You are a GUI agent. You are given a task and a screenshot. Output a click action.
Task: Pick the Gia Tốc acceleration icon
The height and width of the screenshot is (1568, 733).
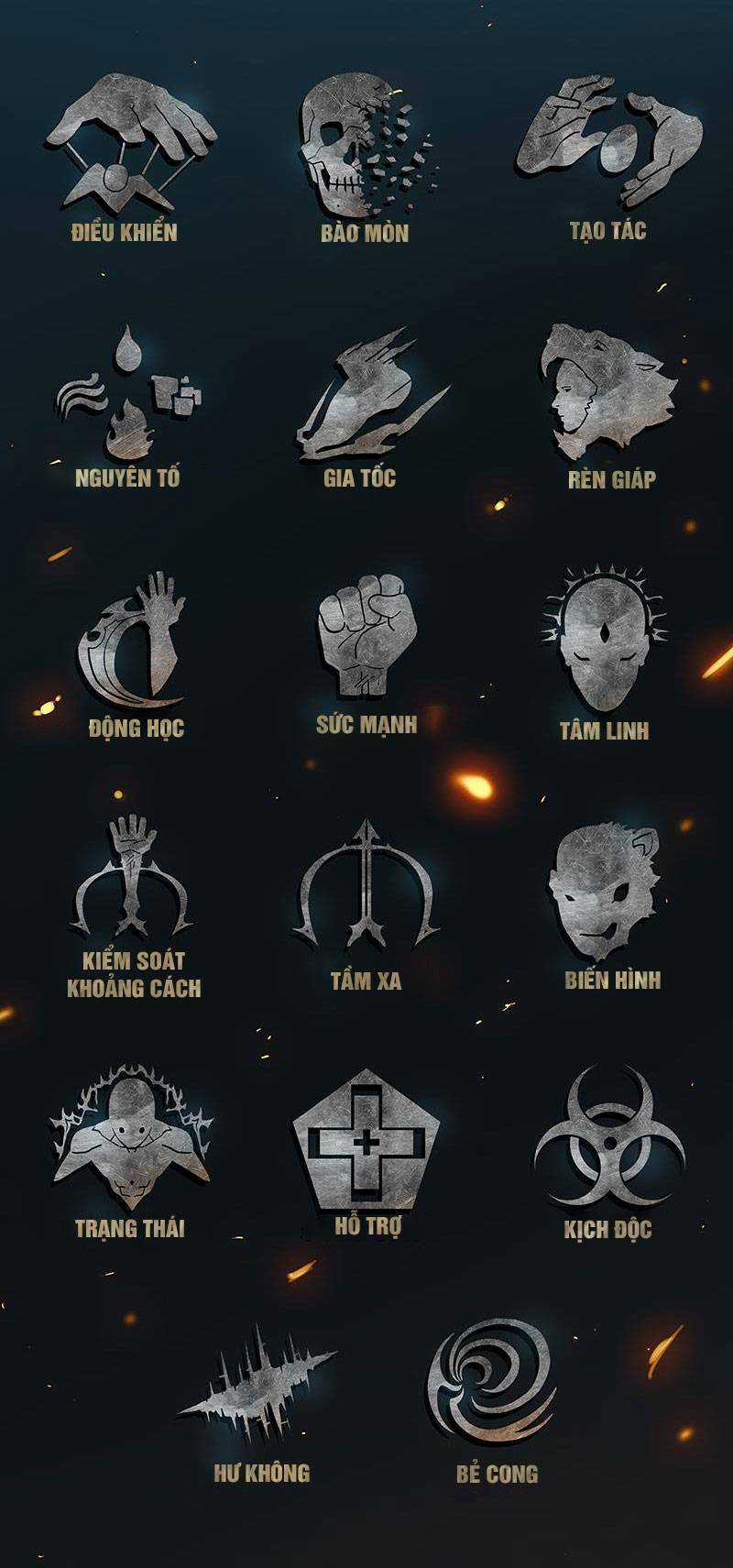[366, 398]
